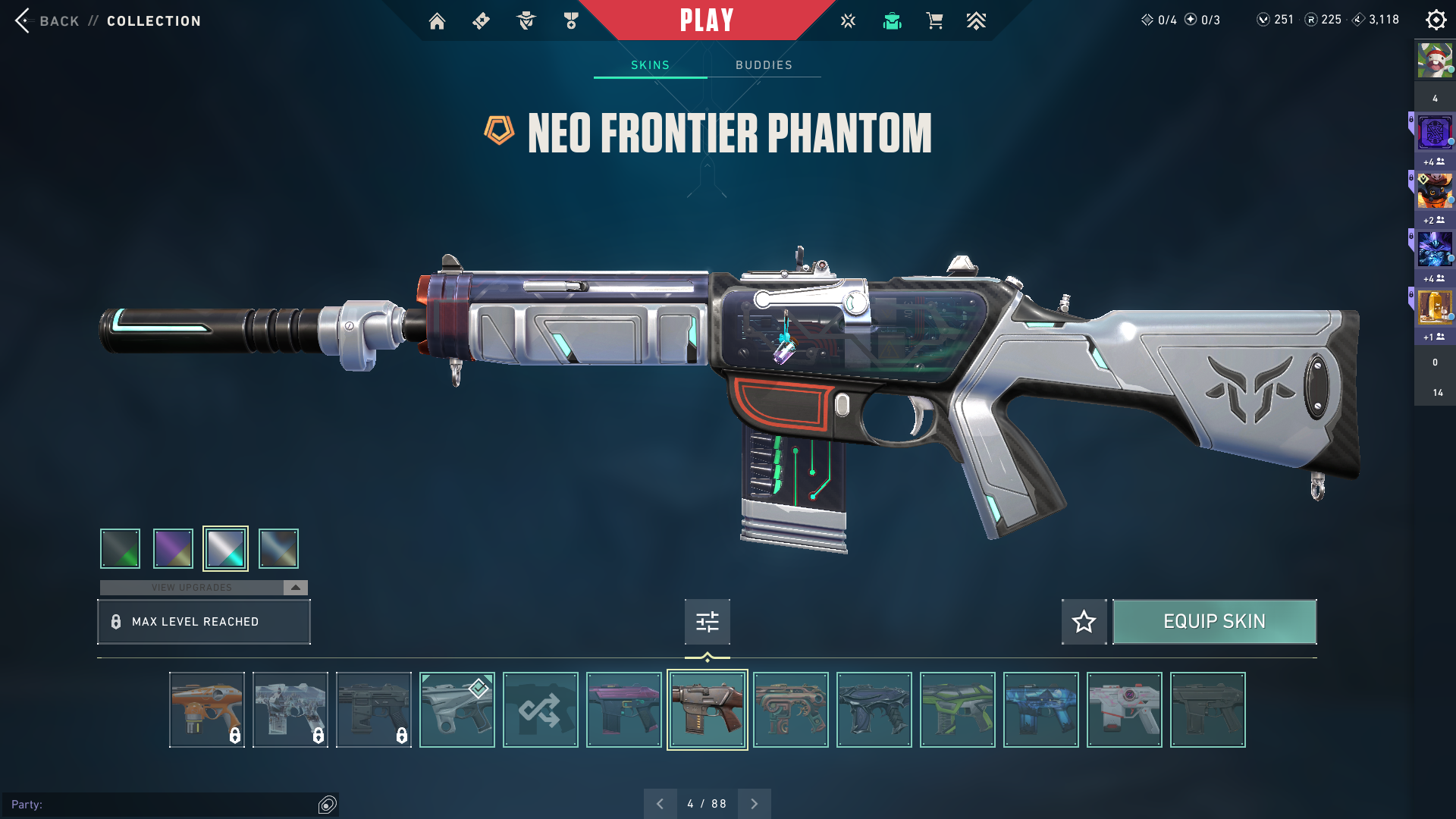Equip the Neo Frontier Phantom skin
1456x819 pixels.
point(1214,622)
